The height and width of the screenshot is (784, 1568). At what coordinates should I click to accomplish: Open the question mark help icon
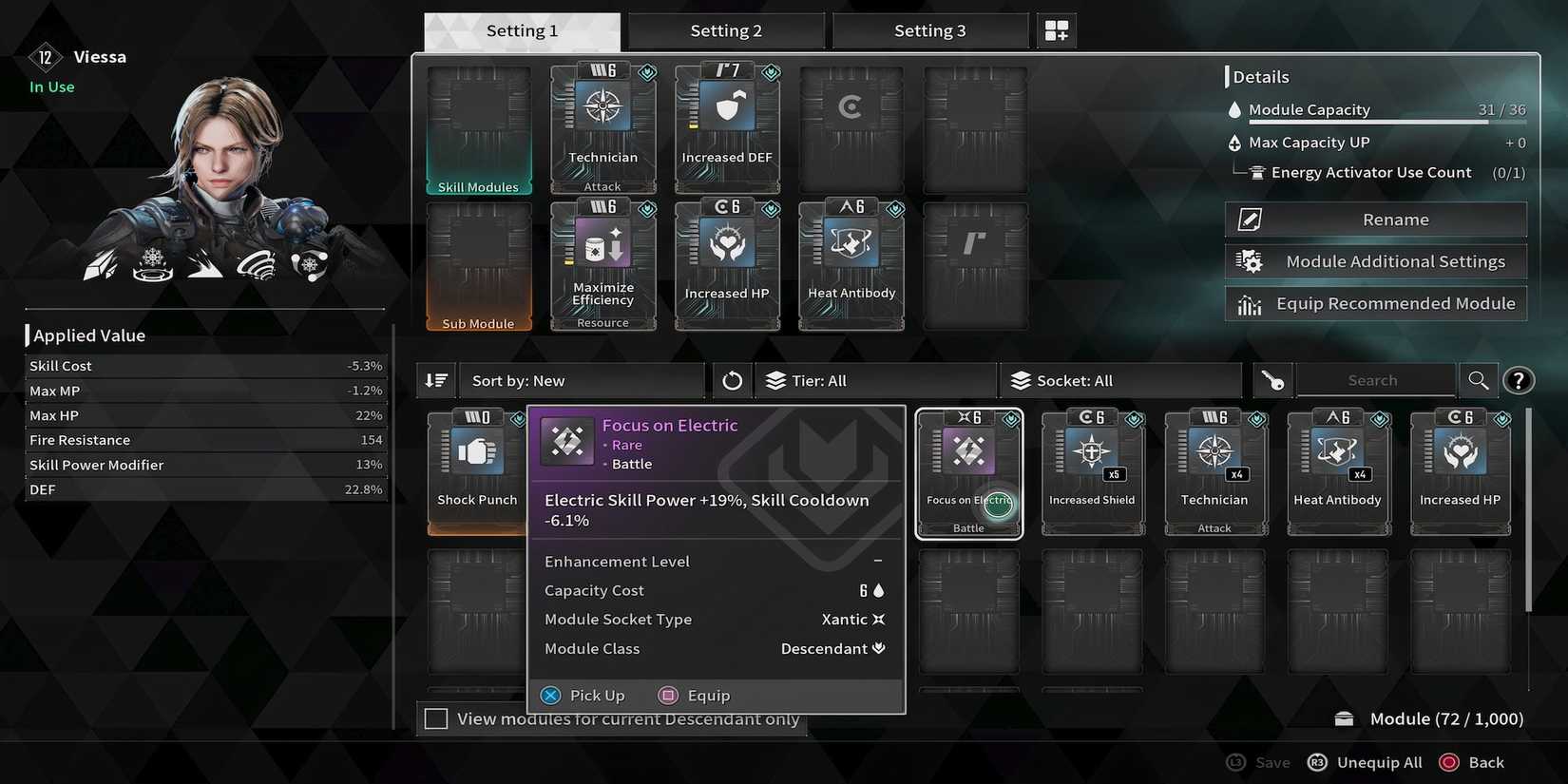(1519, 380)
